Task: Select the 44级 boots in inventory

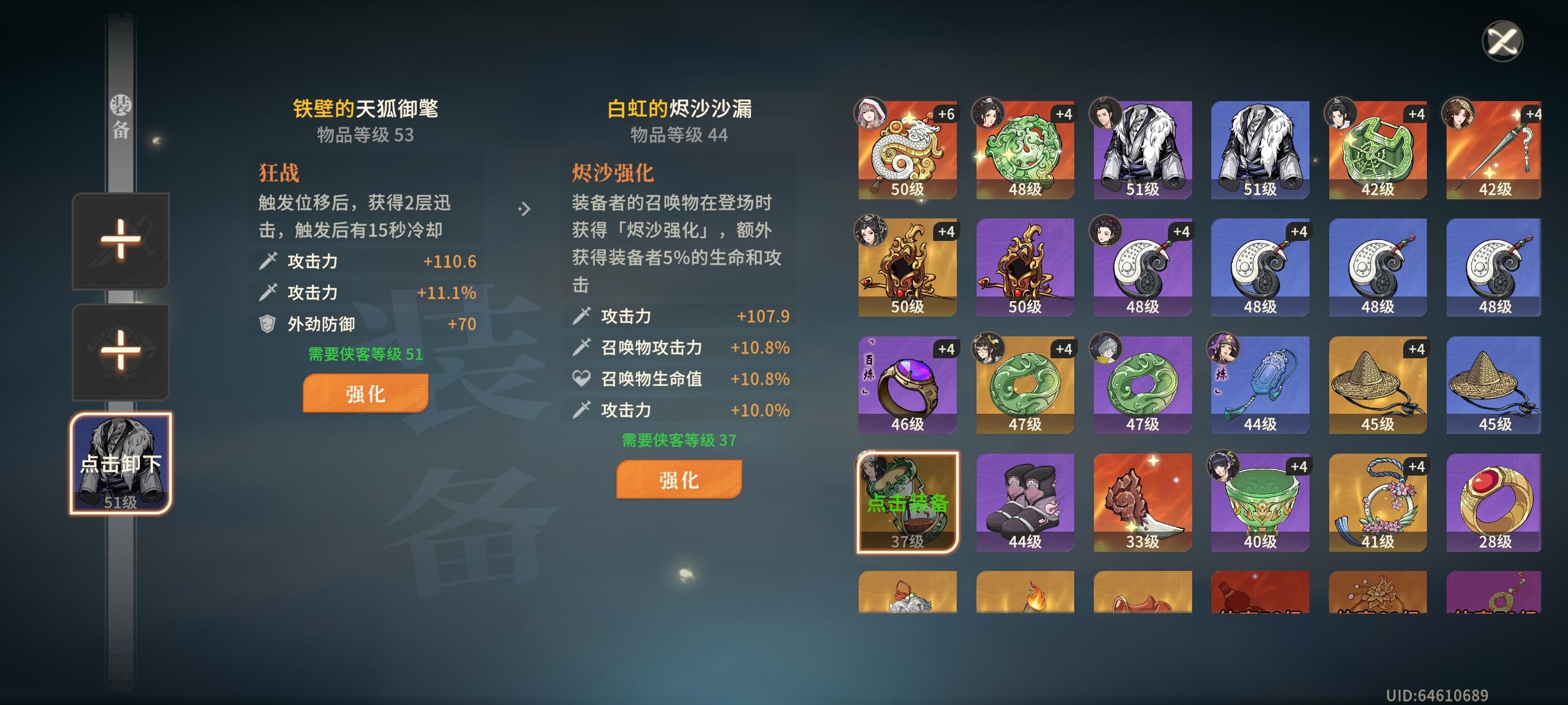Action: pyautogui.click(x=1025, y=502)
